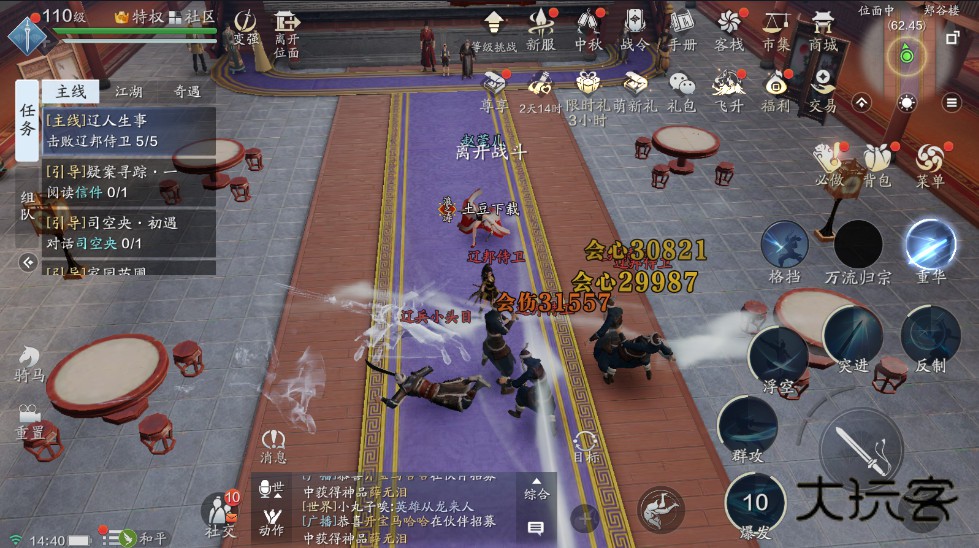Open the 背包 bag inventory

pyautogui.click(x=877, y=163)
